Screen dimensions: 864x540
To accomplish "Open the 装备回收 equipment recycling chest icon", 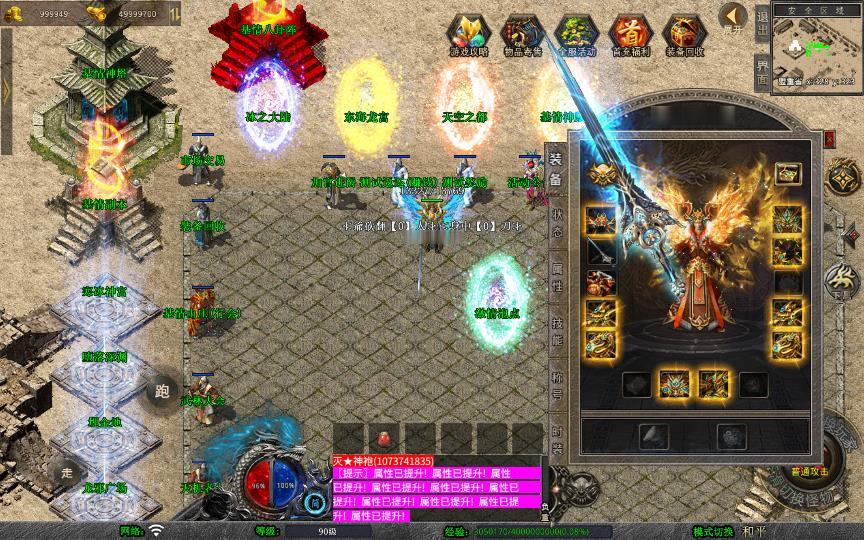I will click(684, 34).
